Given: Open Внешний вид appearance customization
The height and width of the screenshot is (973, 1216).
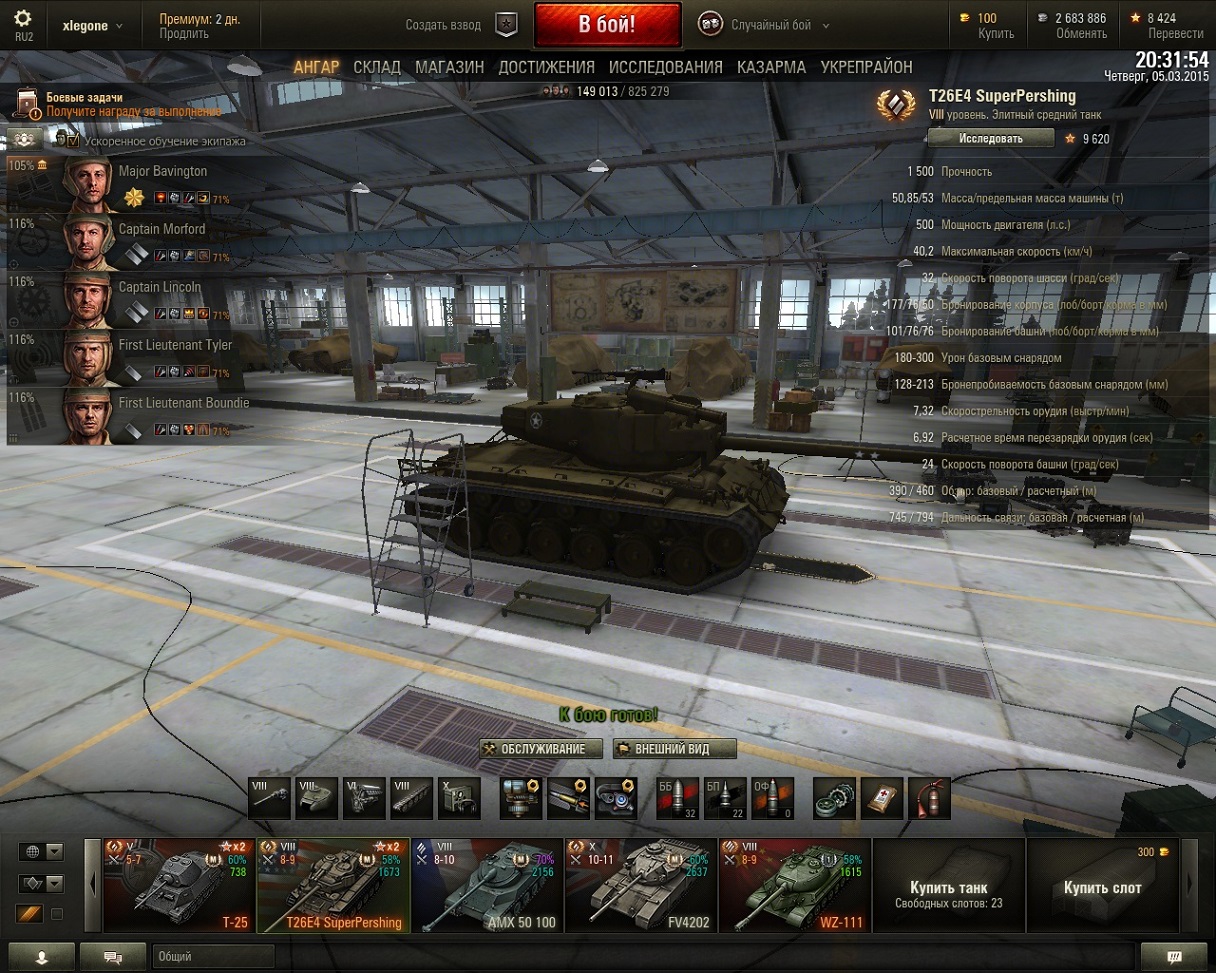Looking at the screenshot, I should coord(674,749).
